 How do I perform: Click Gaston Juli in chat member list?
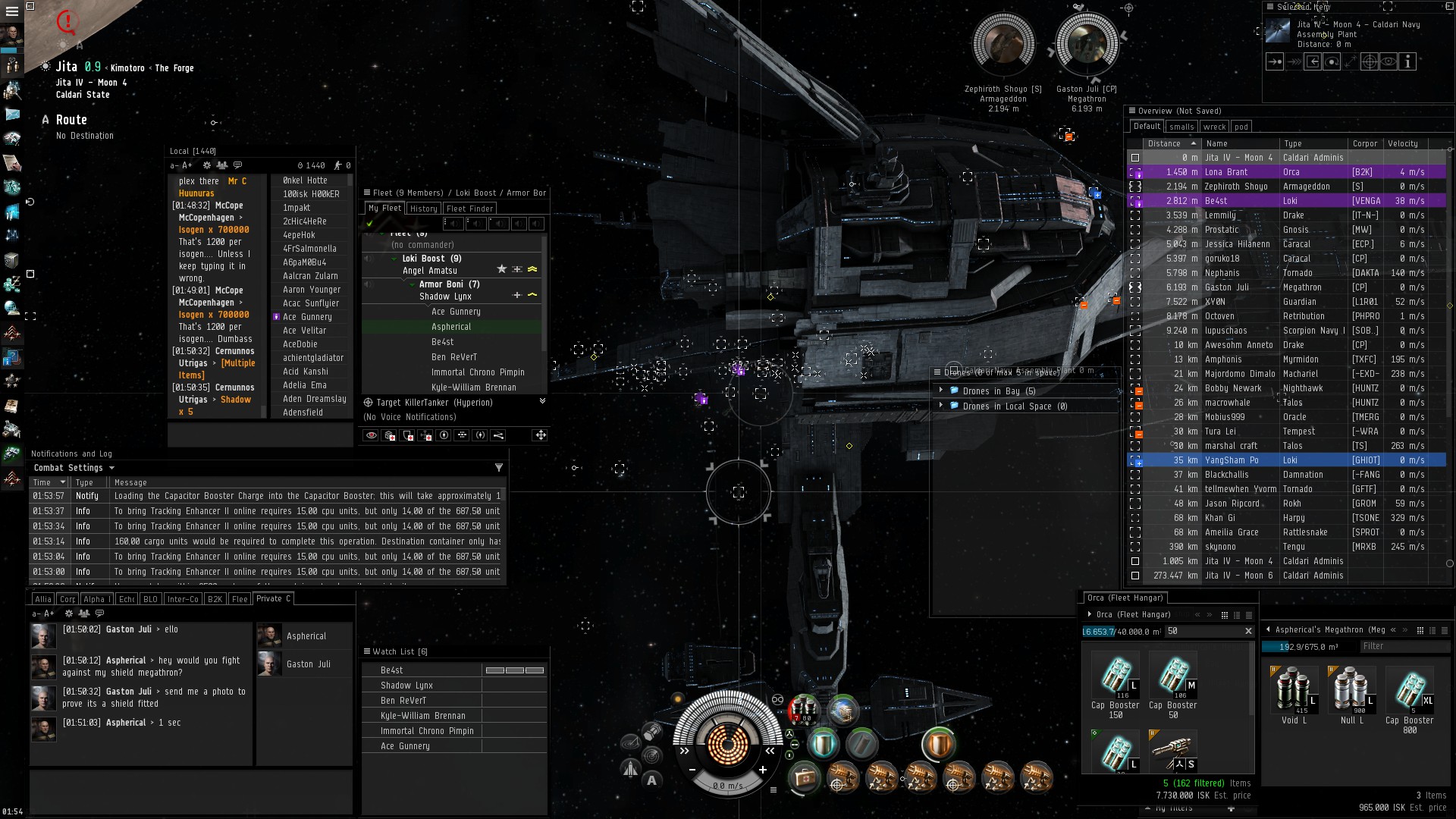coord(308,664)
